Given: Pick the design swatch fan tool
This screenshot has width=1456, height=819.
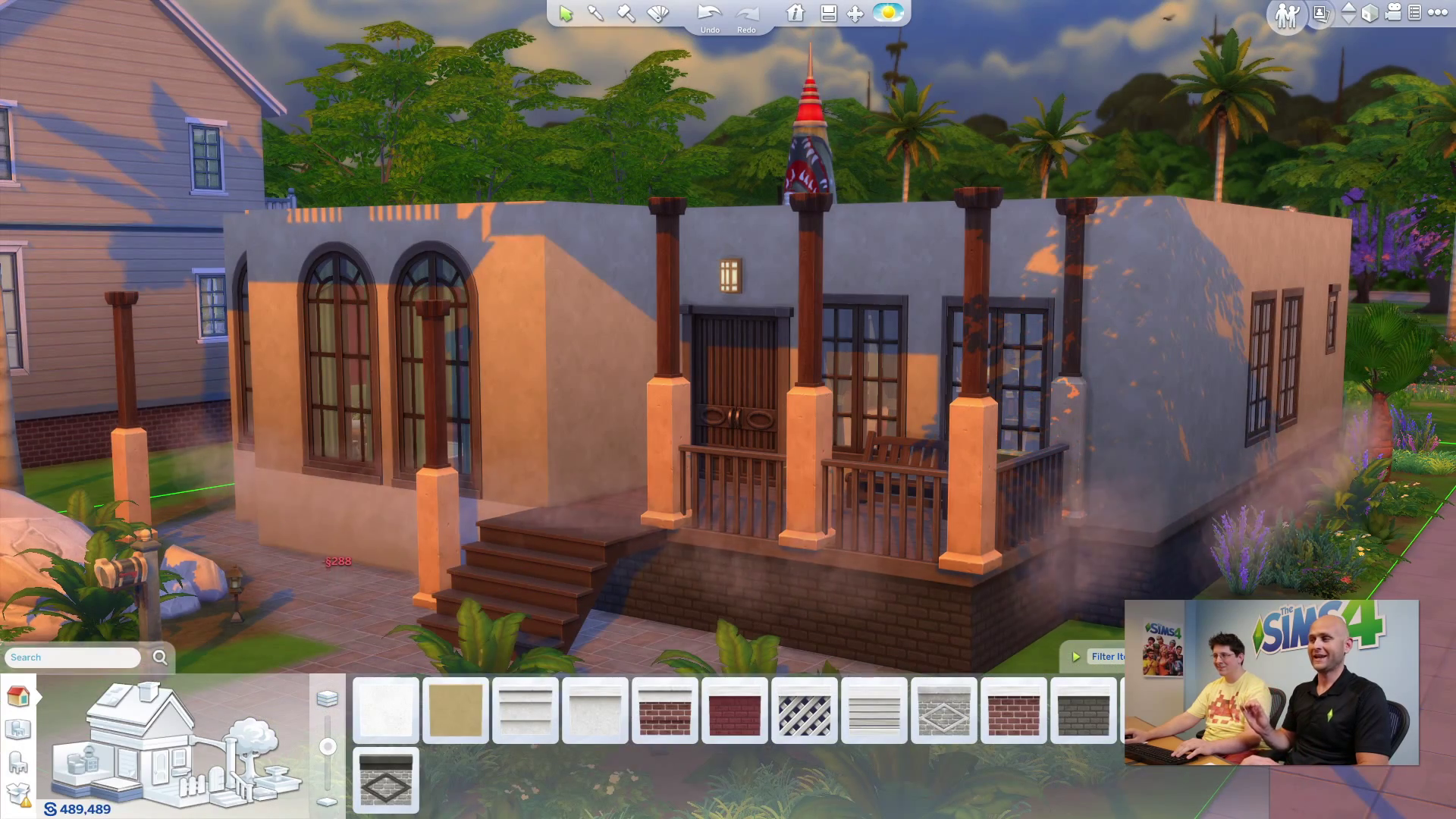Looking at the screenshot, I should pos(658,14).
